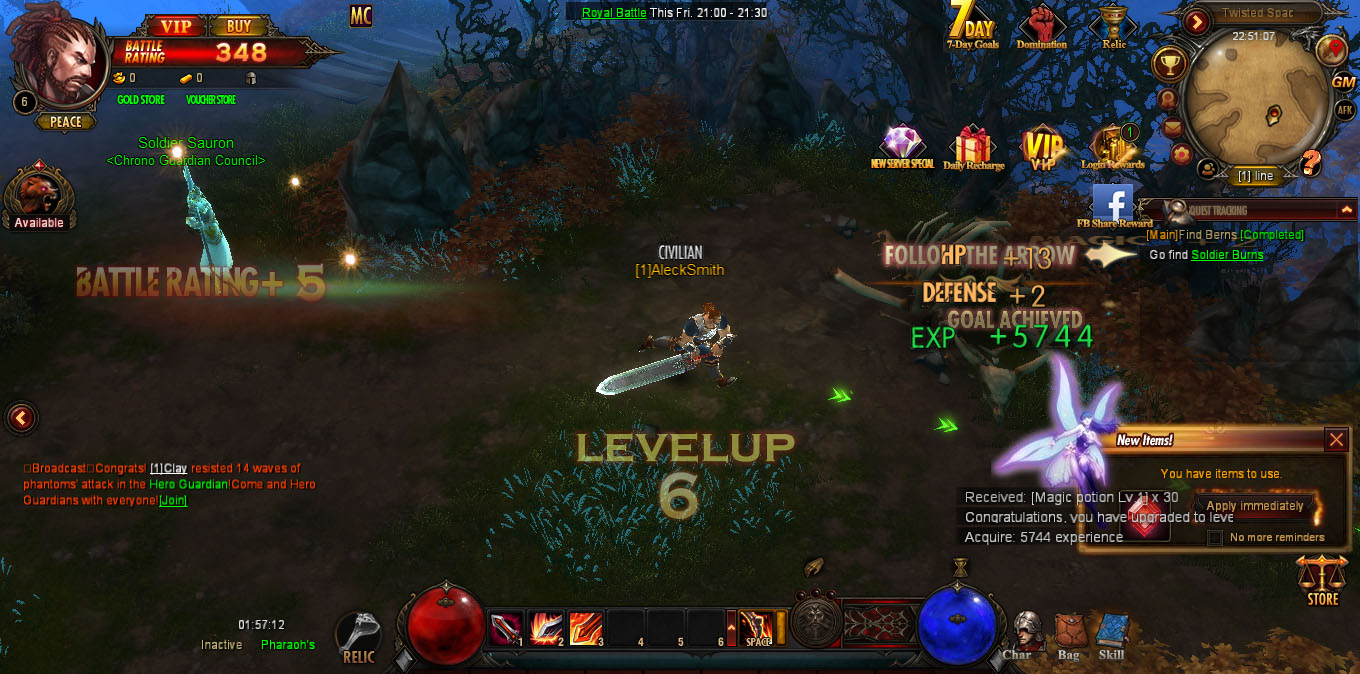Viewport: 1360px width, 674px height.
Task: Open the New Server Special diamond
Action: pos(902,146)
